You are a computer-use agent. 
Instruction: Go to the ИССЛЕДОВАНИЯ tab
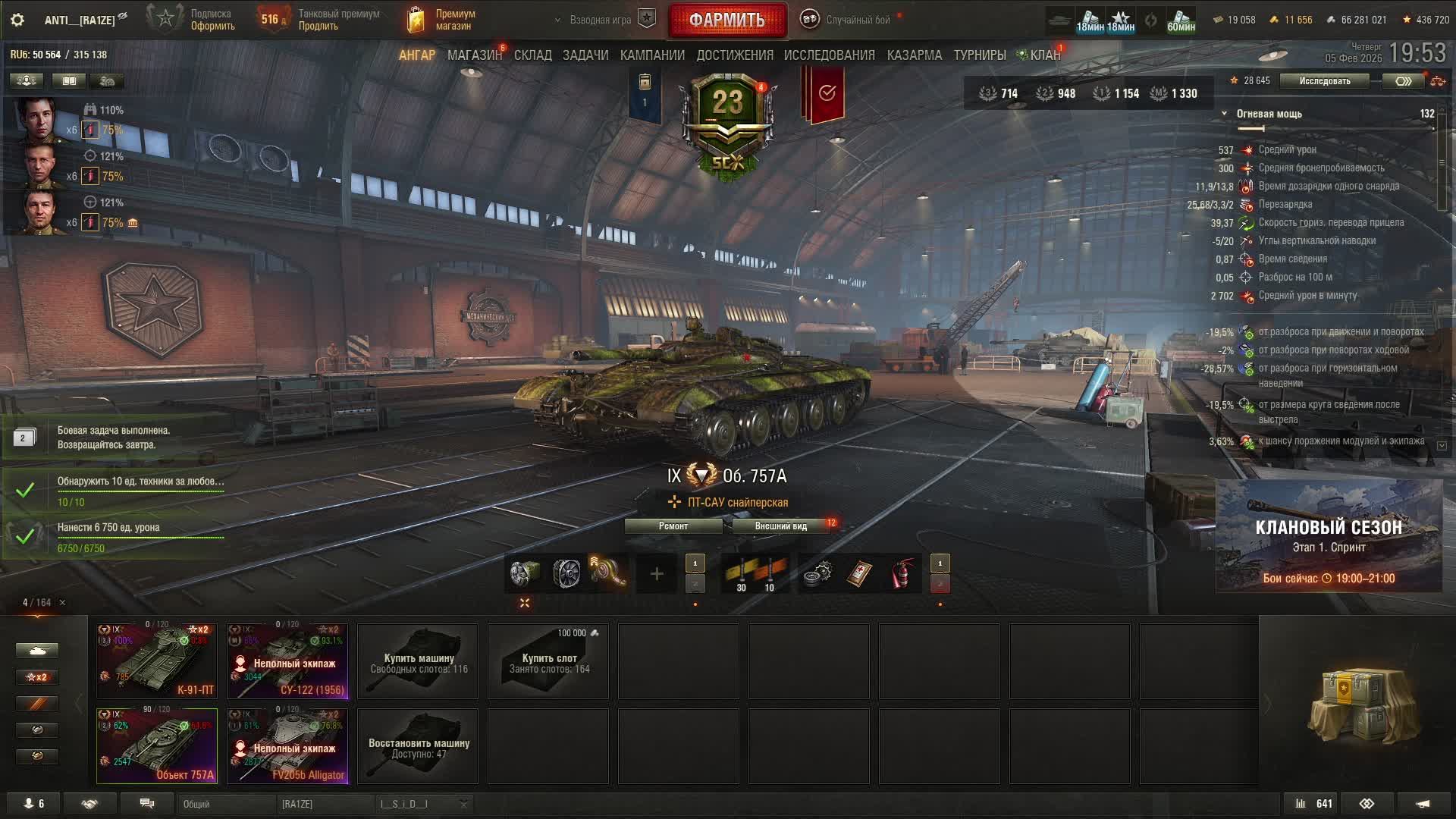coord(829,55)
